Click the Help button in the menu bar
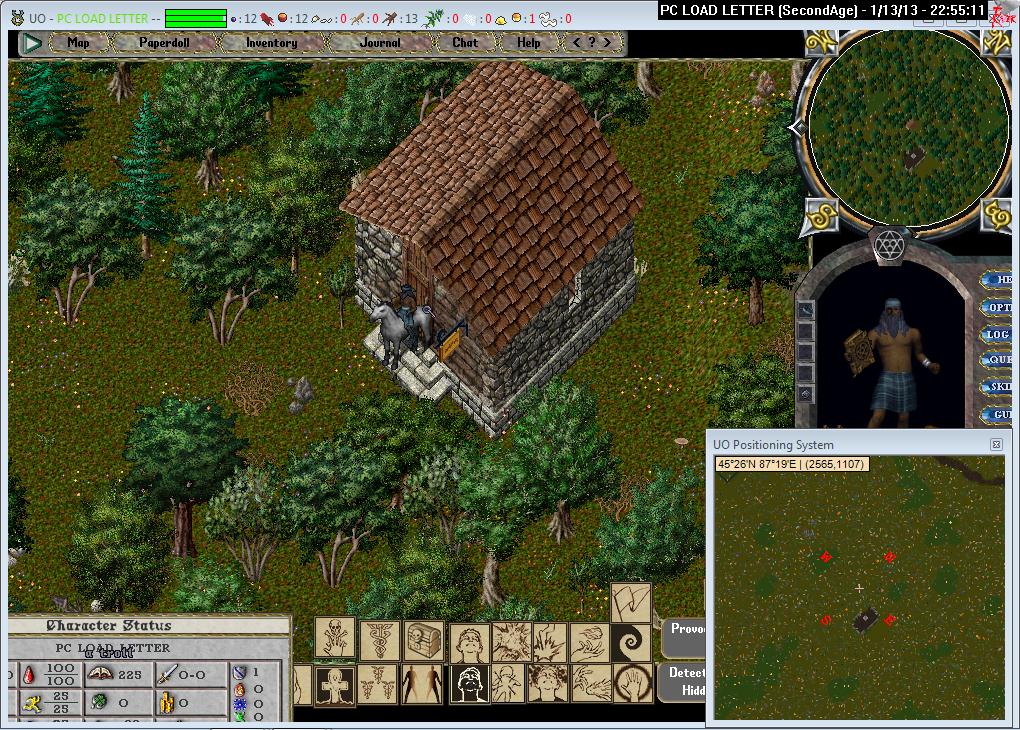Image resolution: width=1020 pixels, height=730 pixels. [x=529, y=43]
